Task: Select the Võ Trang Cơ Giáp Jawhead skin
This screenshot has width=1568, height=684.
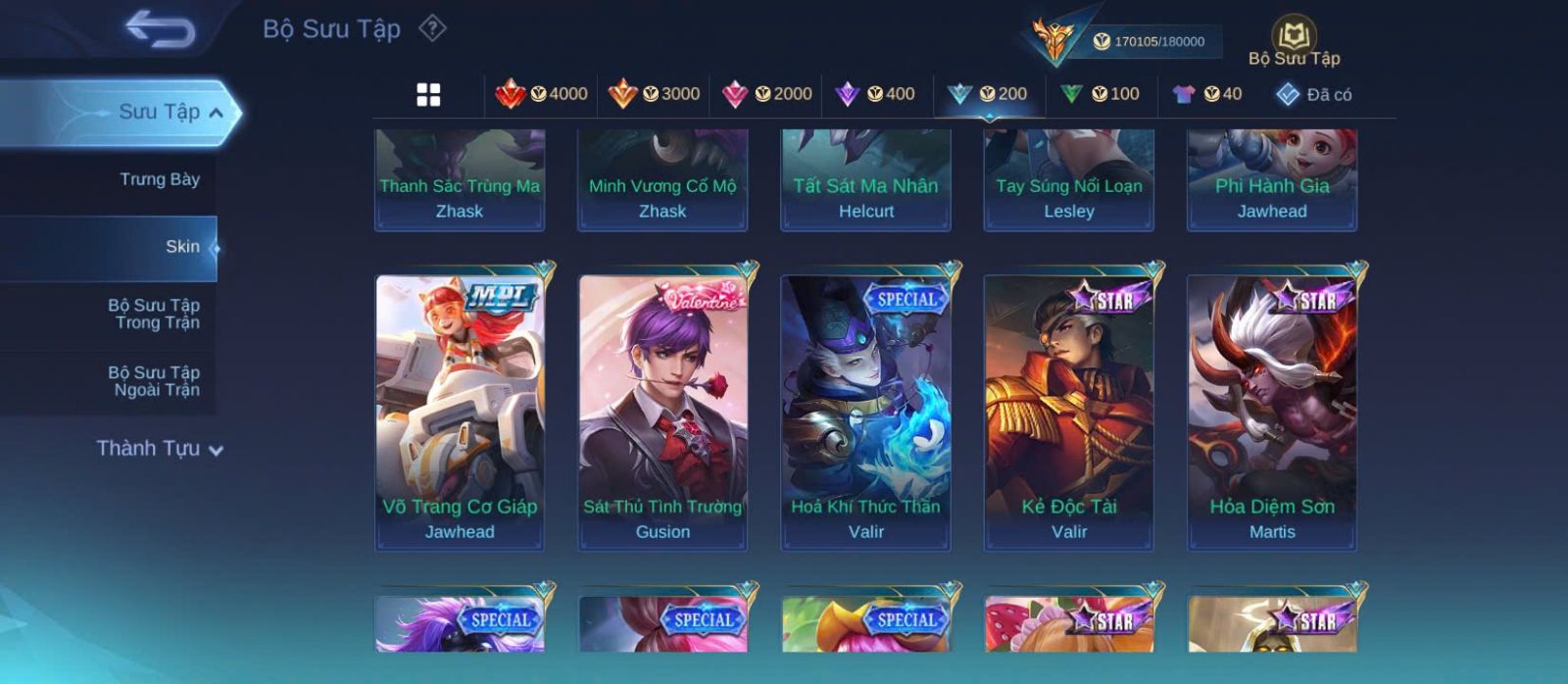Action: point(460,412)
